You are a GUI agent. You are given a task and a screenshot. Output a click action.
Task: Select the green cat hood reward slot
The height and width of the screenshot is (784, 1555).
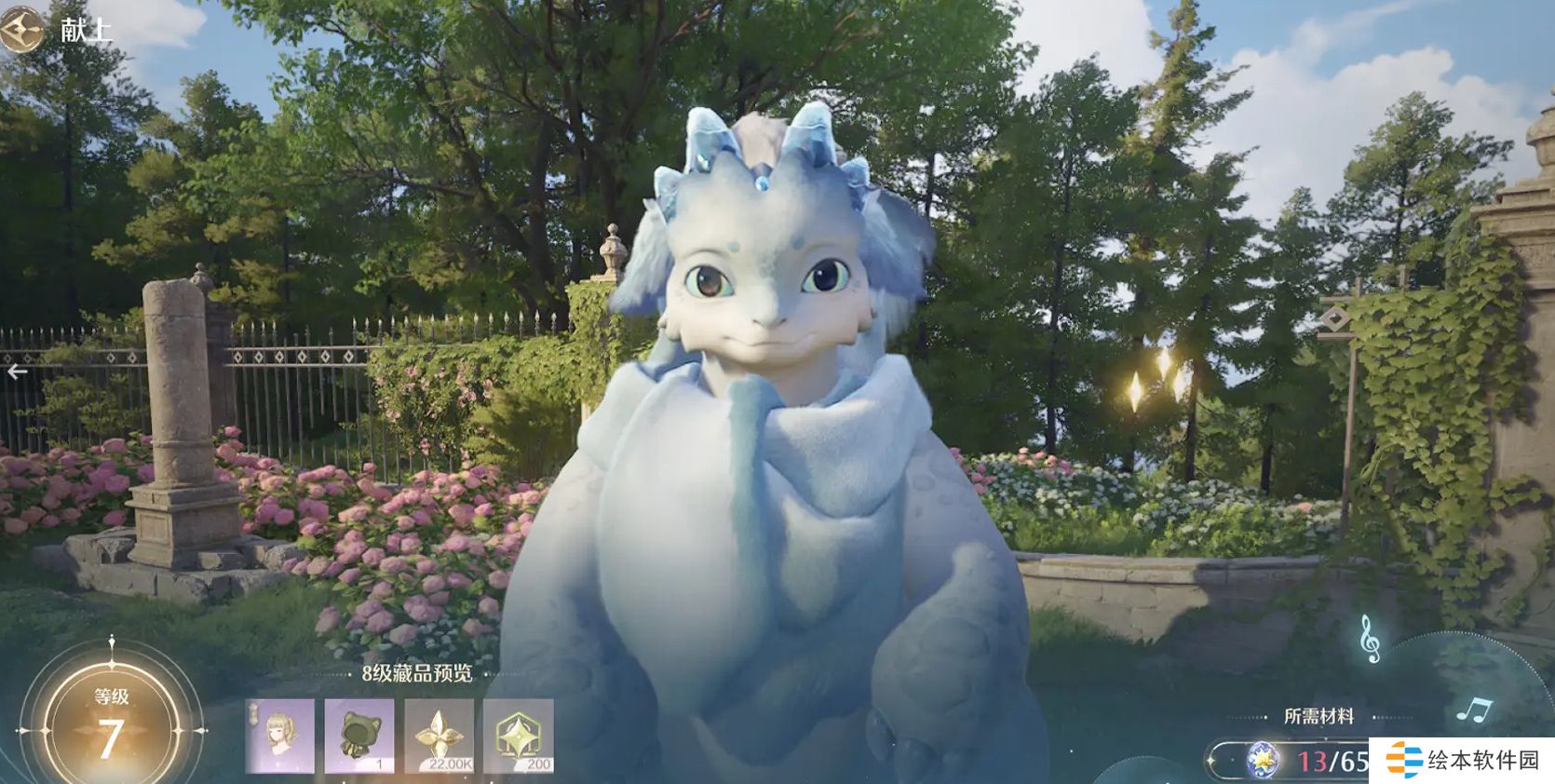click(x=358, y=736)
